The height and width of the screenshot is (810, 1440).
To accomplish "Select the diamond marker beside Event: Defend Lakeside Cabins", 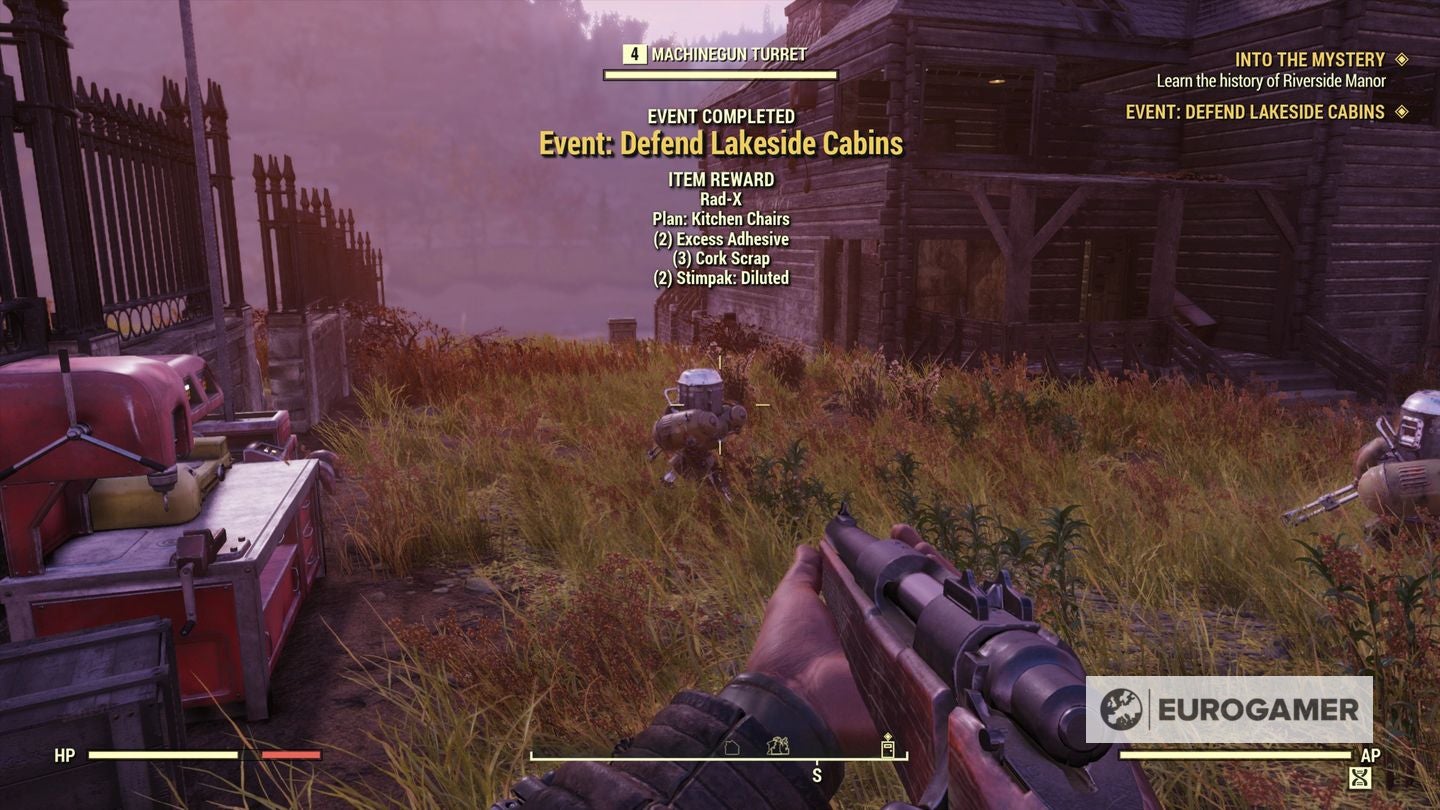I will 1403,112.
